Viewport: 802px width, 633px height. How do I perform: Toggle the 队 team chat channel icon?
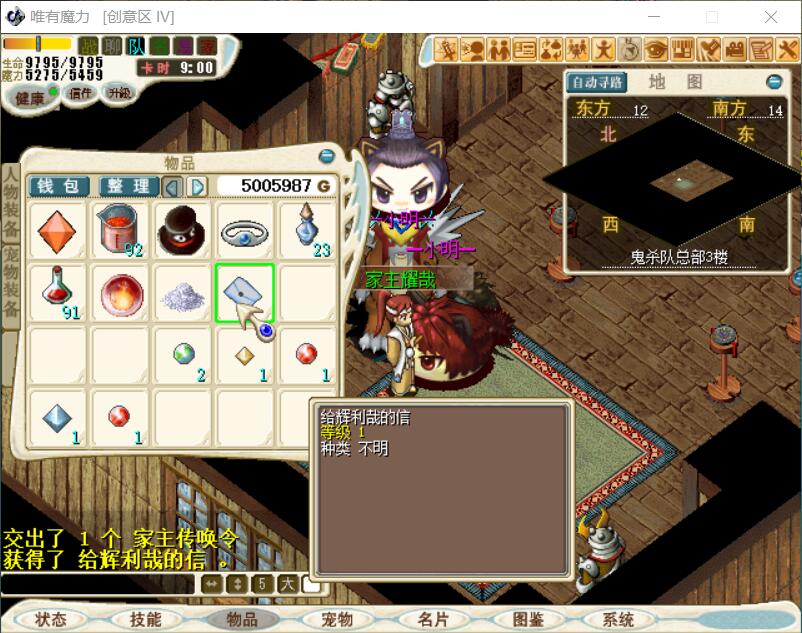pyautogui.click(x=136, y=46)
